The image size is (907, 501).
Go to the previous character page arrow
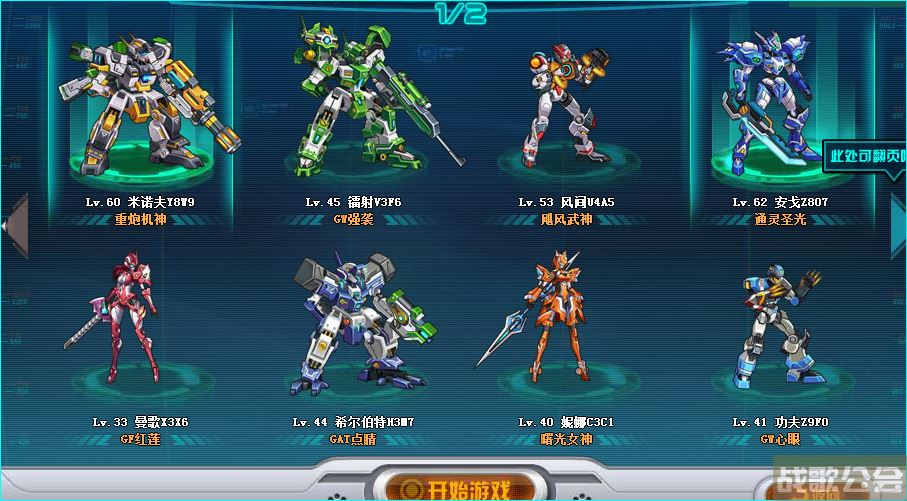click(11, 225)
